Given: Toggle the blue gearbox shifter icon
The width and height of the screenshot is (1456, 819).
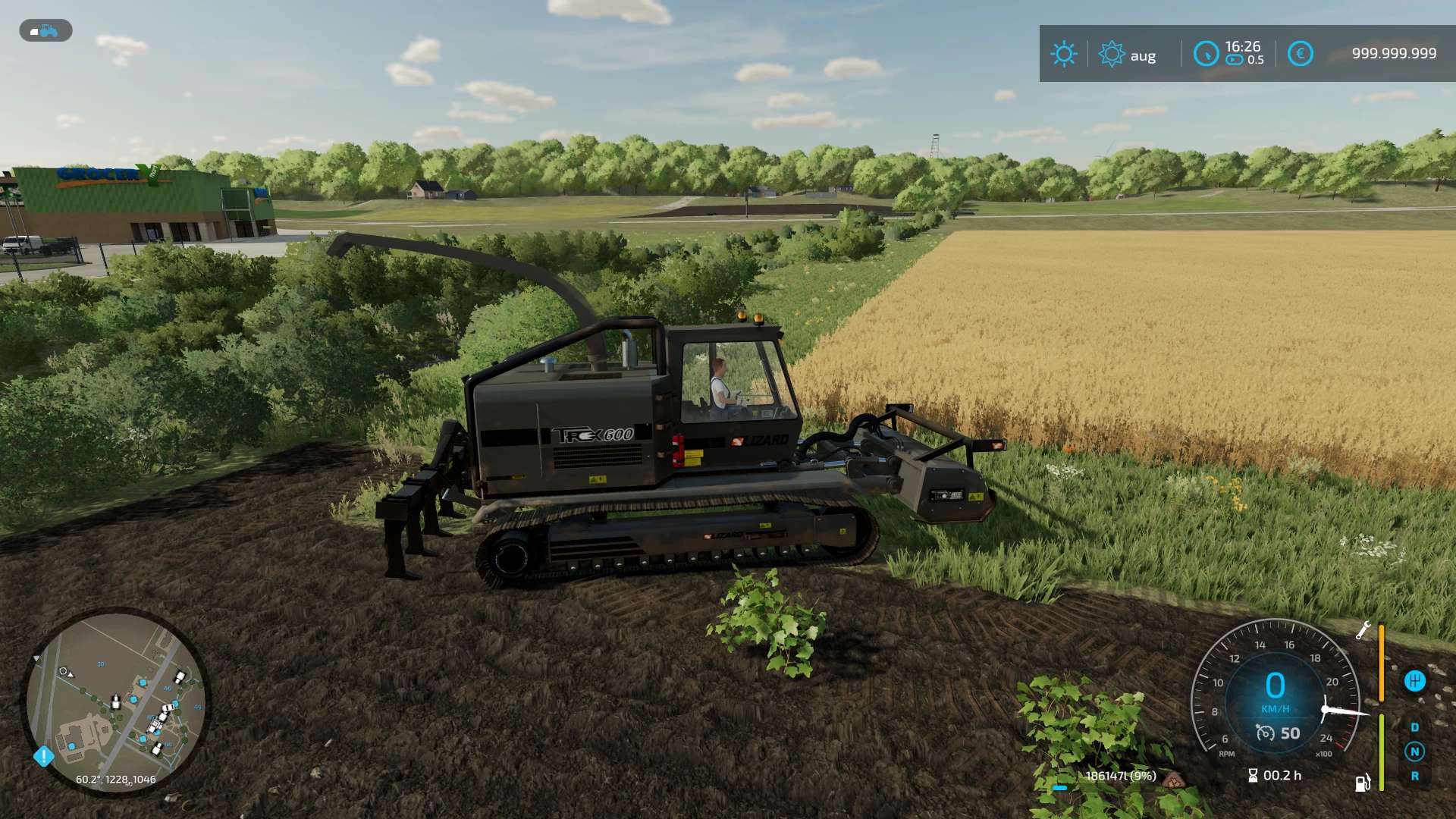Looking at the screenshot, I should pos(1414,681).
